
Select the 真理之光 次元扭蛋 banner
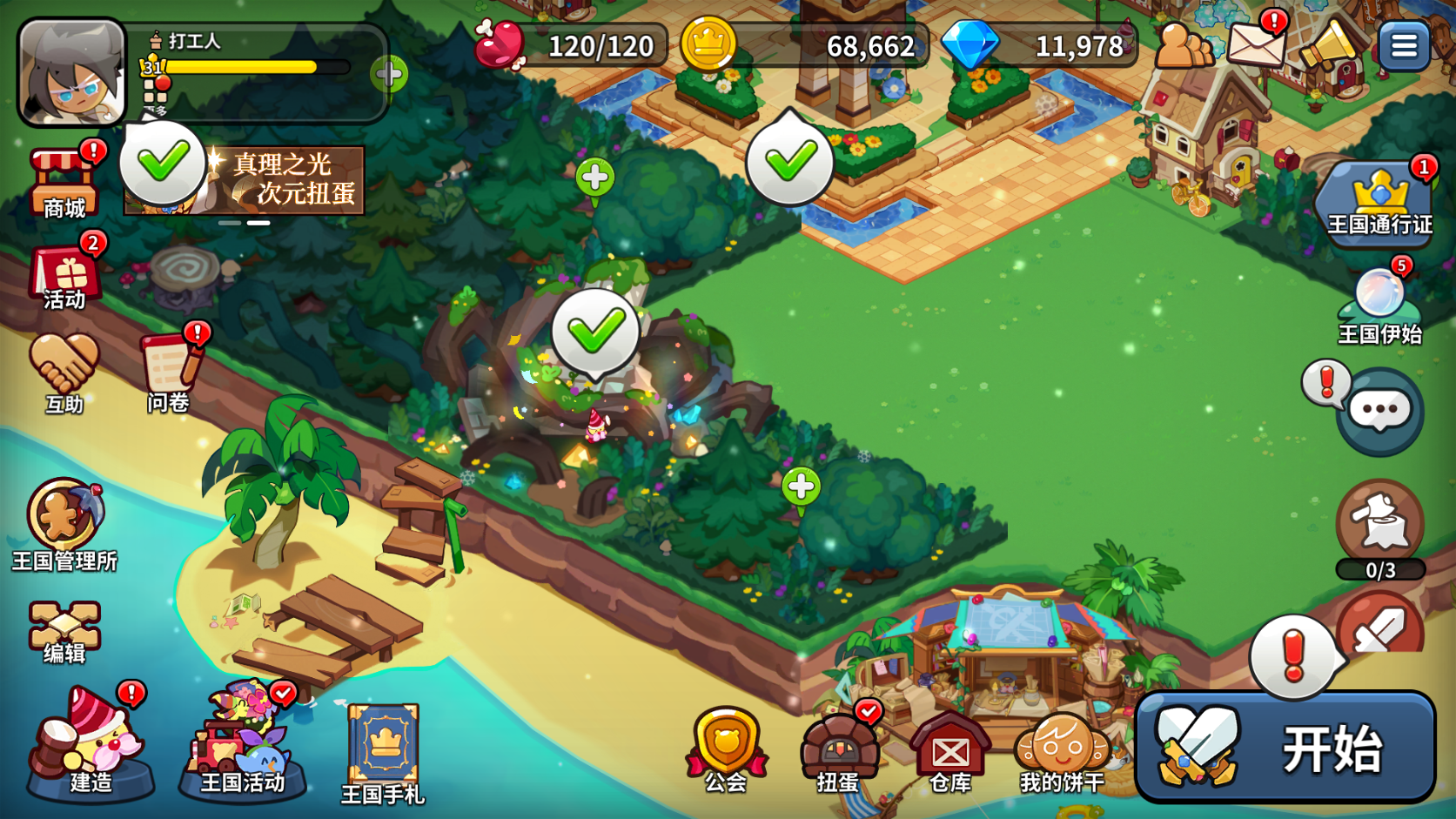[x=278, y=180]
